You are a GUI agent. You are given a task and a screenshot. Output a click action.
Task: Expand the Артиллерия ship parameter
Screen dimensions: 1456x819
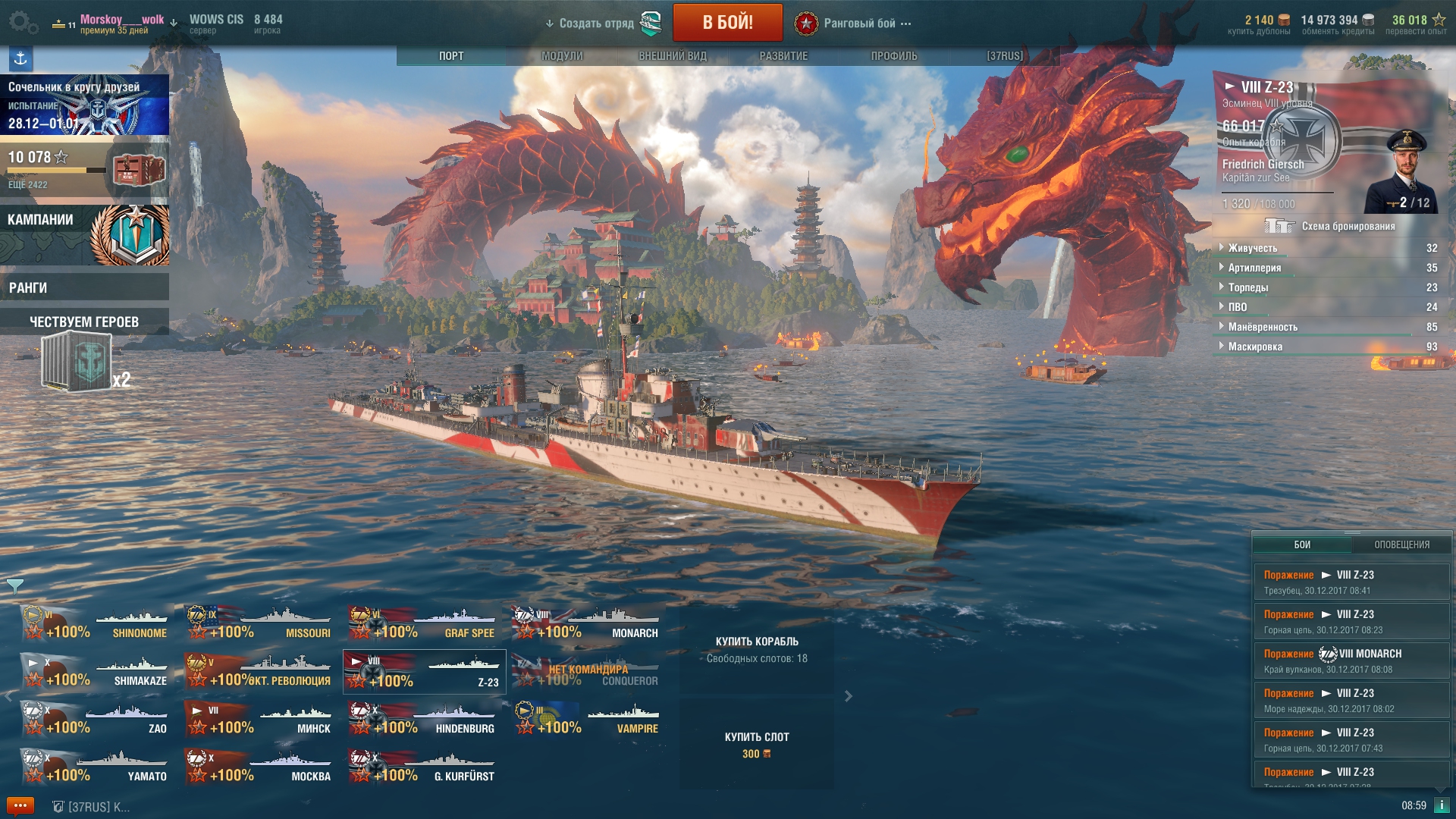[x=1254, y=268]
